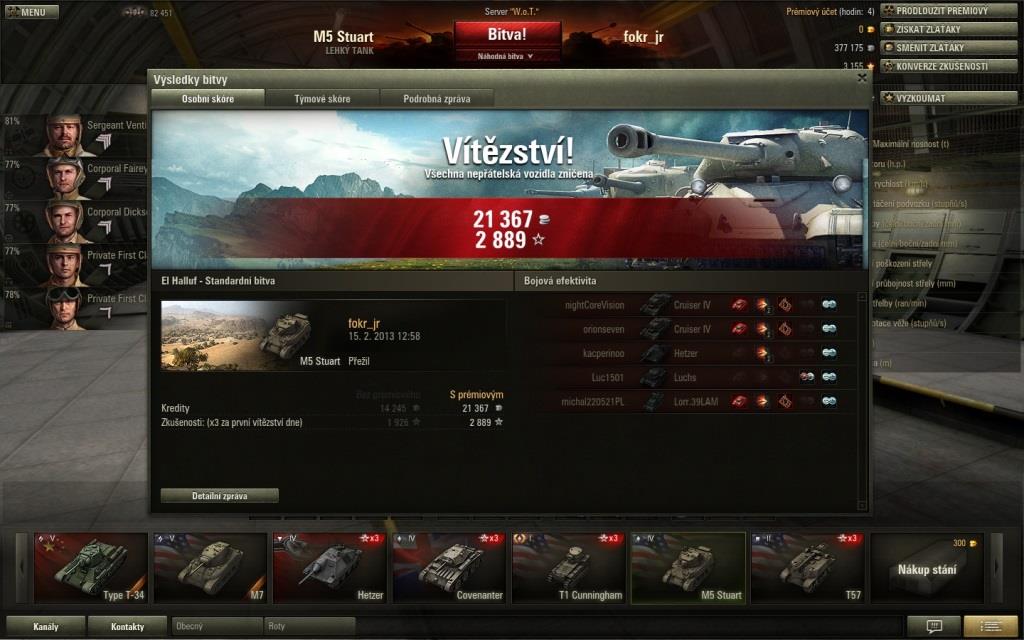Choose the Covenanter tank in carousel

coord(449,567)
